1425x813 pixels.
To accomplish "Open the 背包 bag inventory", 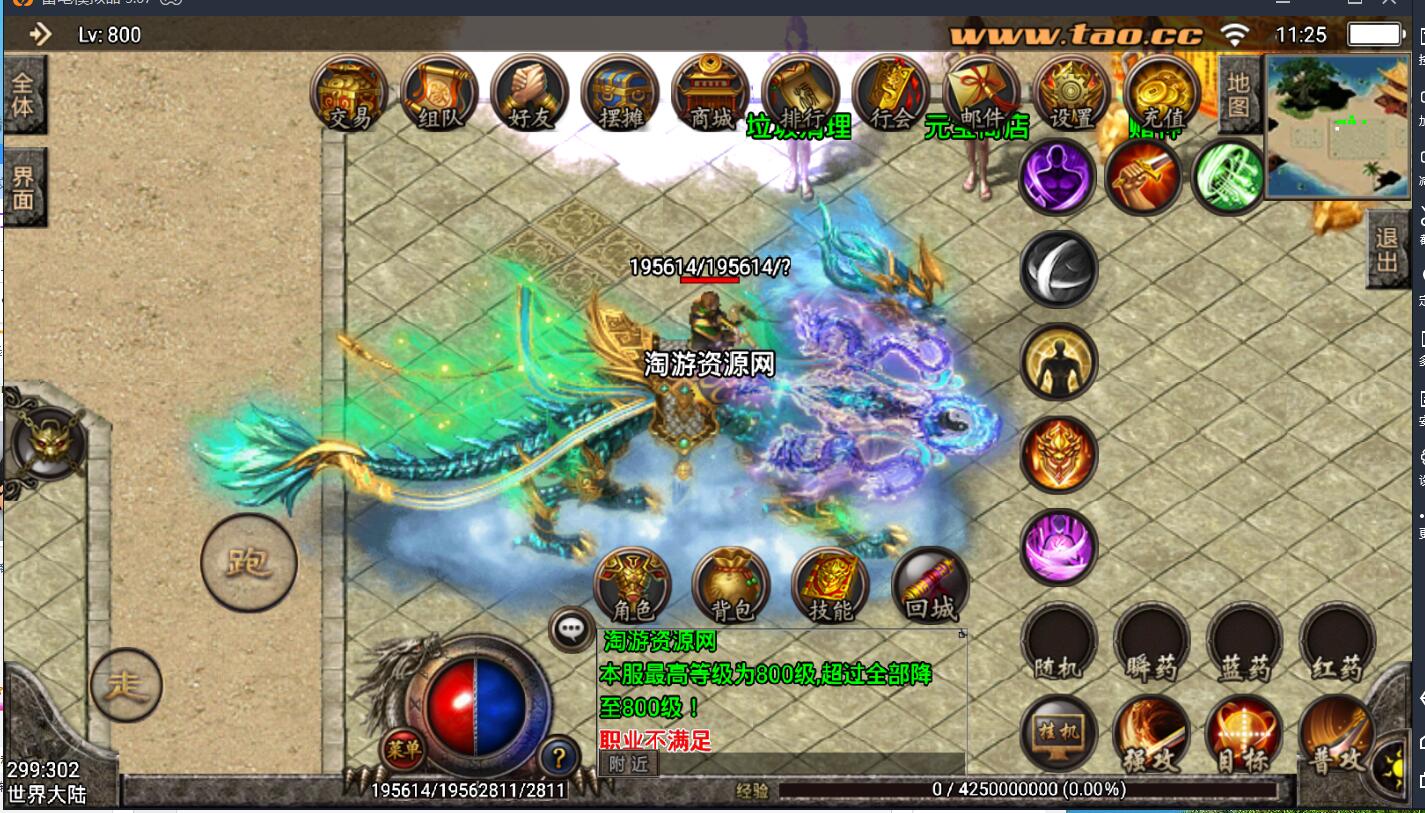I will pyautogui.click(x=731, y=586).
